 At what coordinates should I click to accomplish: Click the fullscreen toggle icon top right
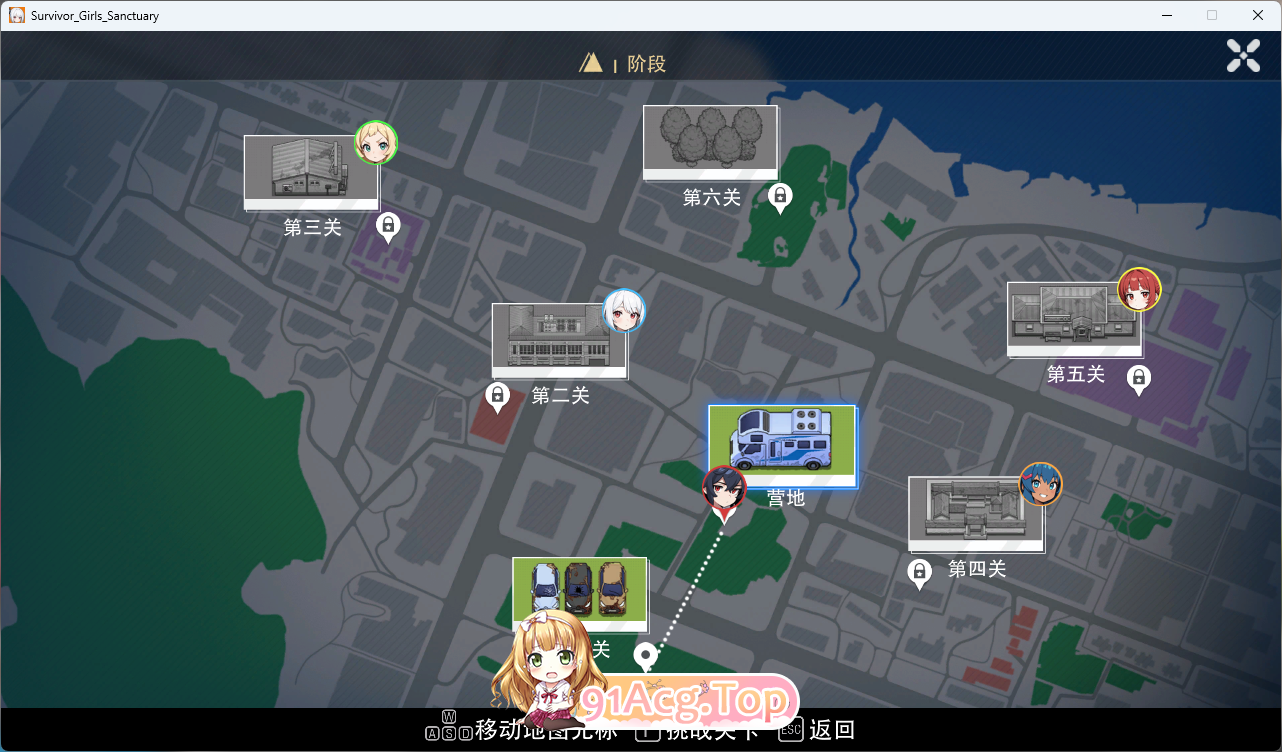point(1243,55)
